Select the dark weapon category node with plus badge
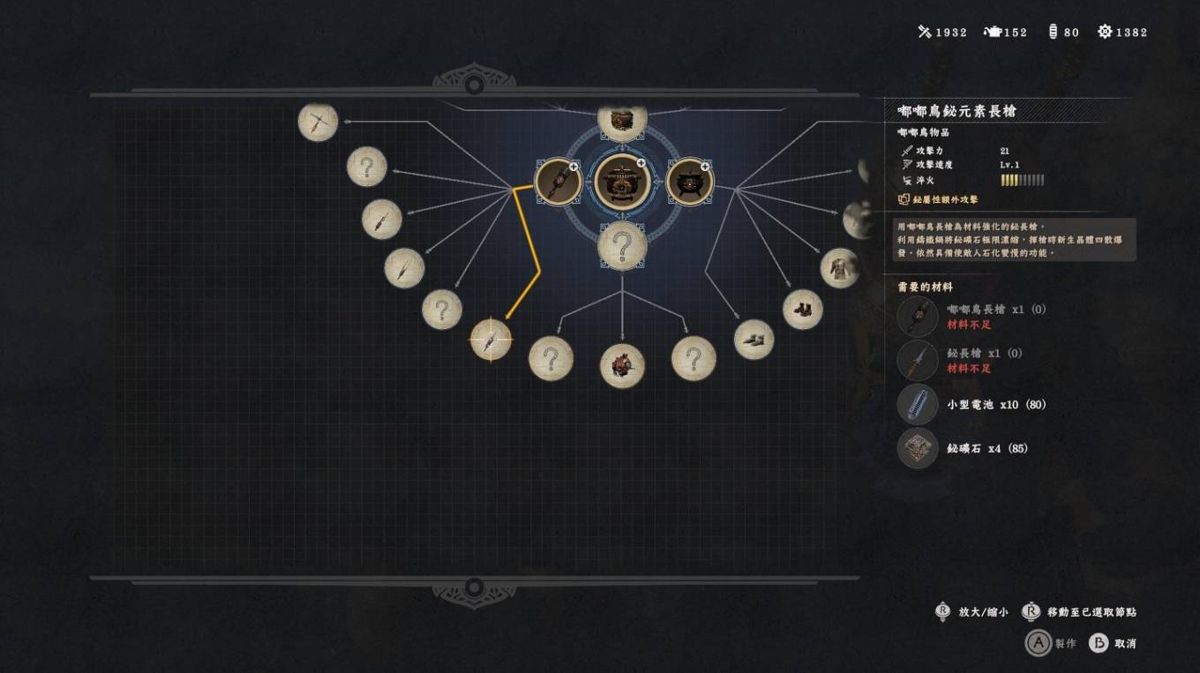 556,181
